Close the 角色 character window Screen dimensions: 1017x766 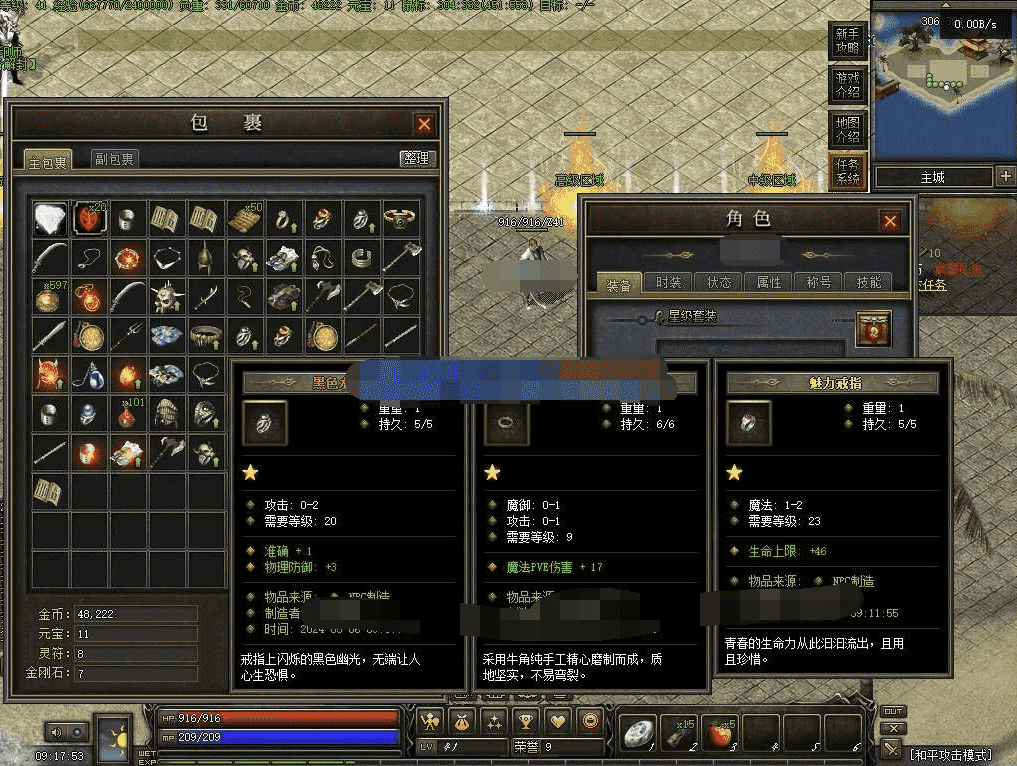click(x=889, y=221)
